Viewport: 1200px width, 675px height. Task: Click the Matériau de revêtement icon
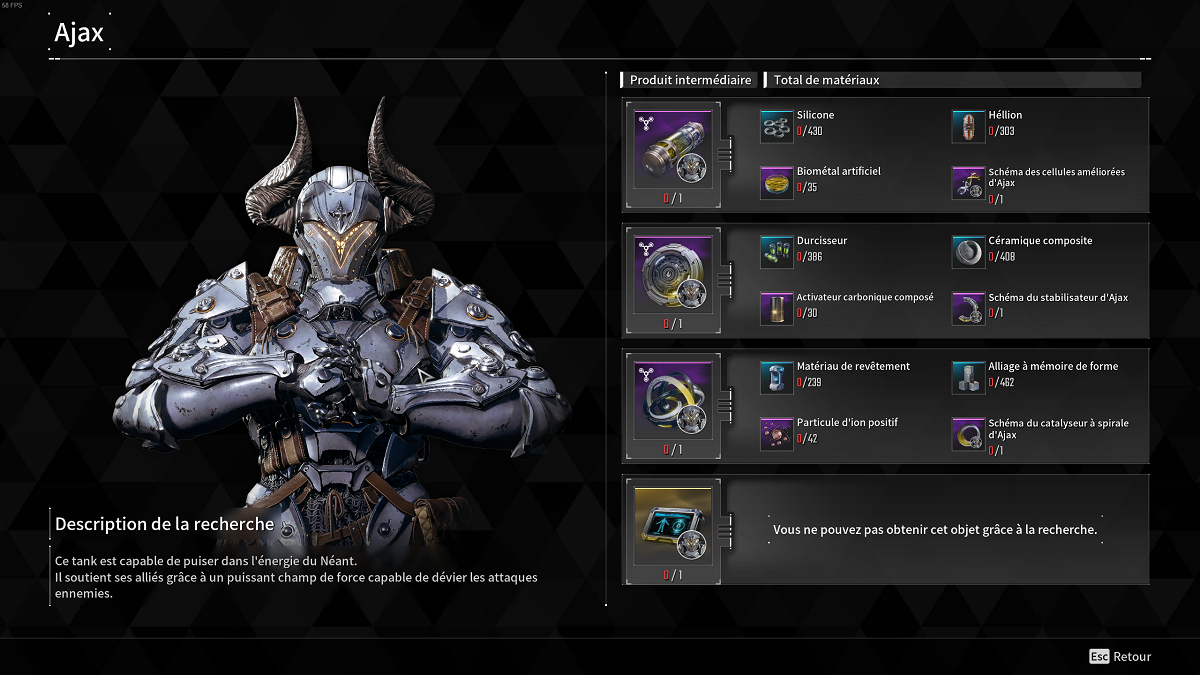click(777, 378)
